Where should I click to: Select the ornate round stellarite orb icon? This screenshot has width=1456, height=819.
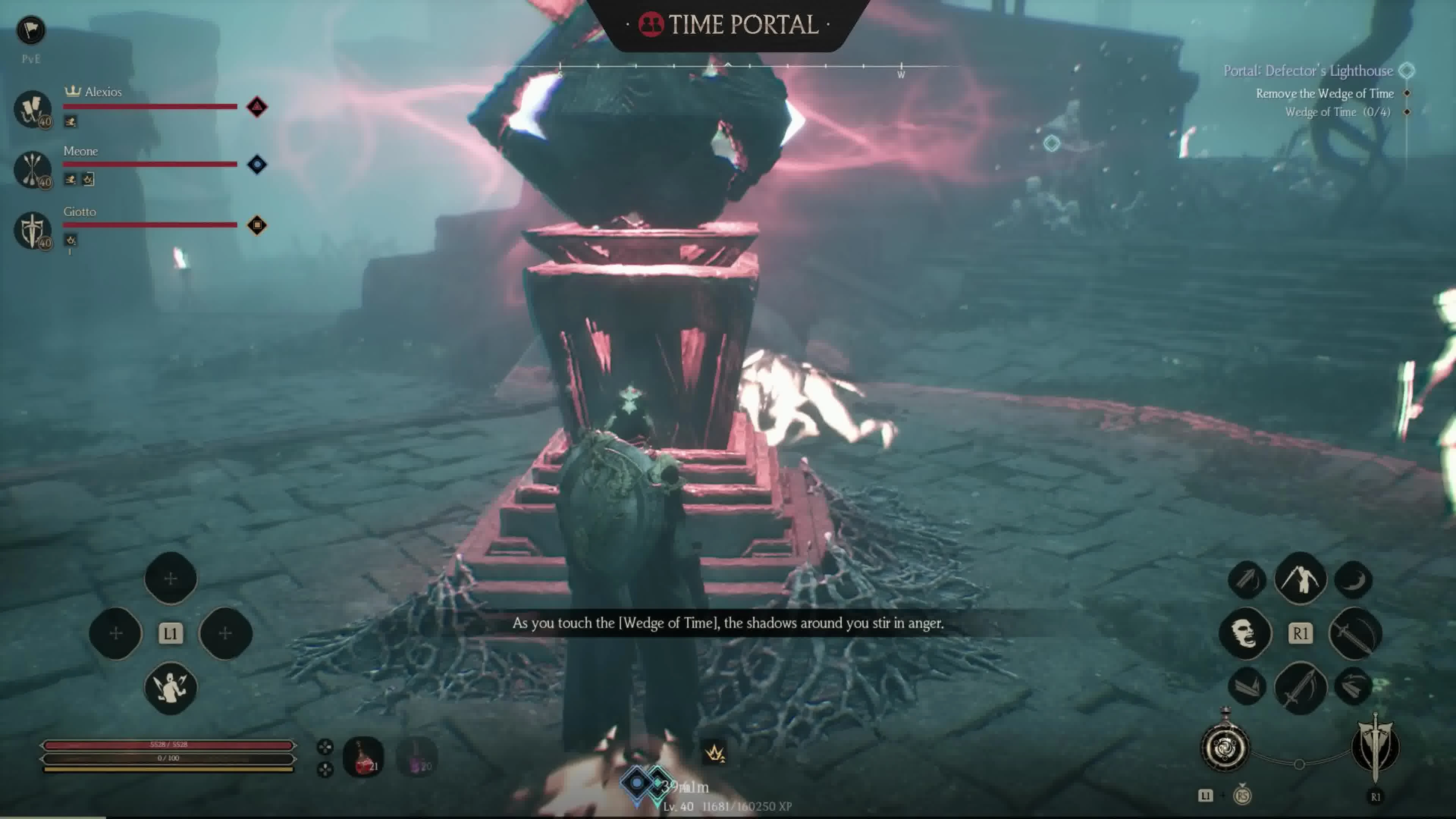1225,748
